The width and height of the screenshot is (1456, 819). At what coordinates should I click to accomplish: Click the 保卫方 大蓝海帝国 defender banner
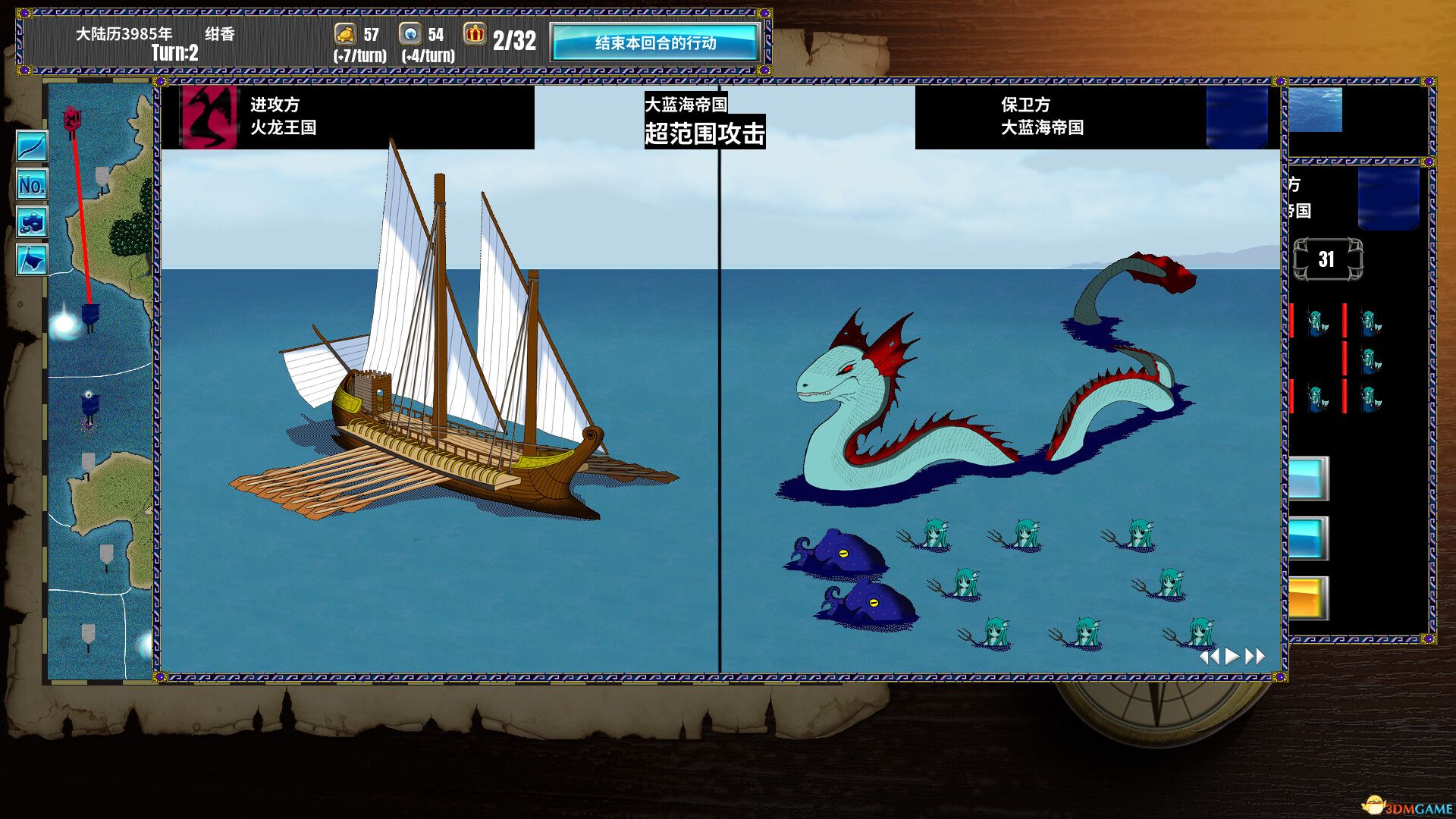coord(1043,118)
